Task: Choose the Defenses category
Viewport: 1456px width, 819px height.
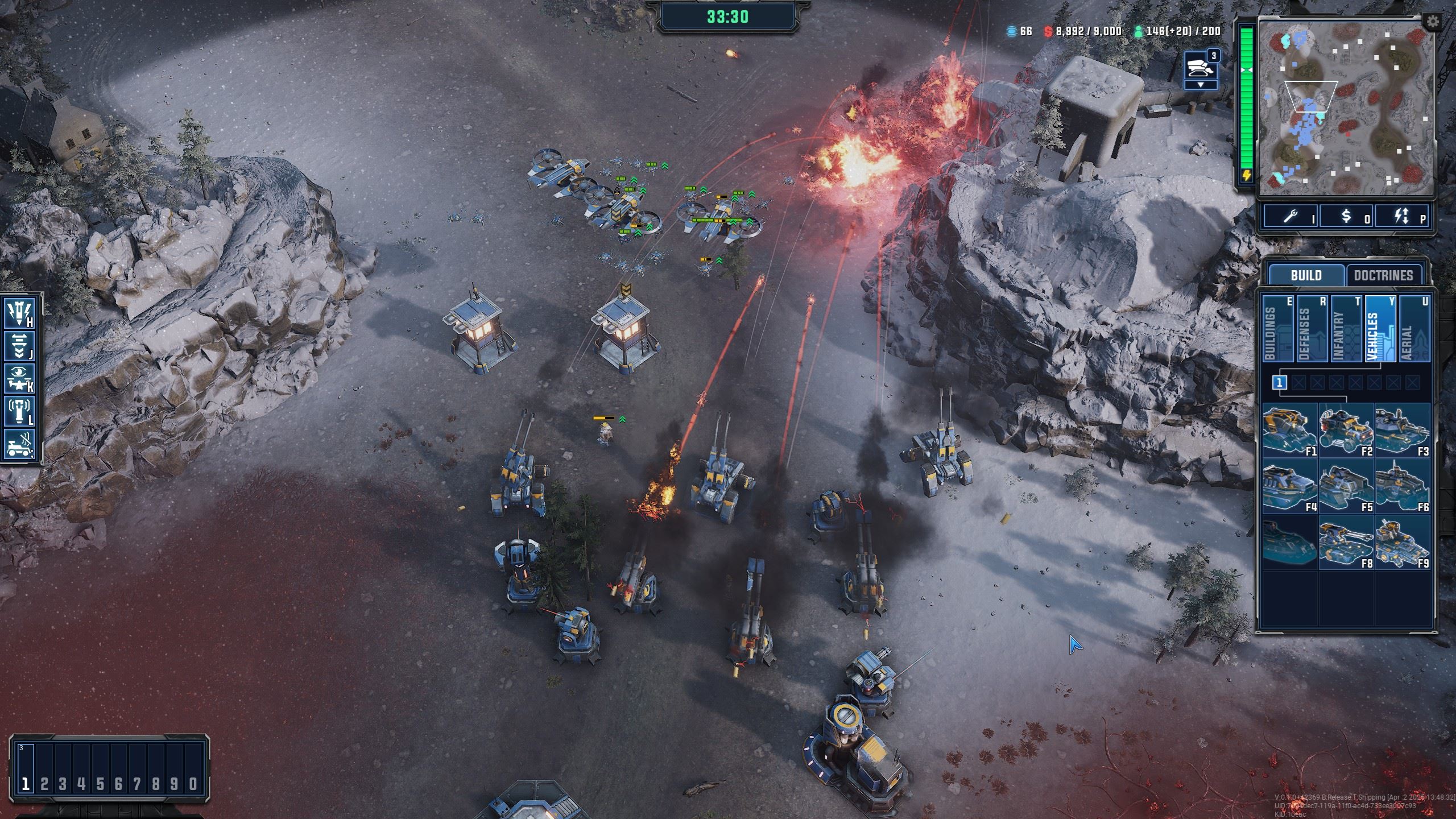Action: coord(1312,329)
